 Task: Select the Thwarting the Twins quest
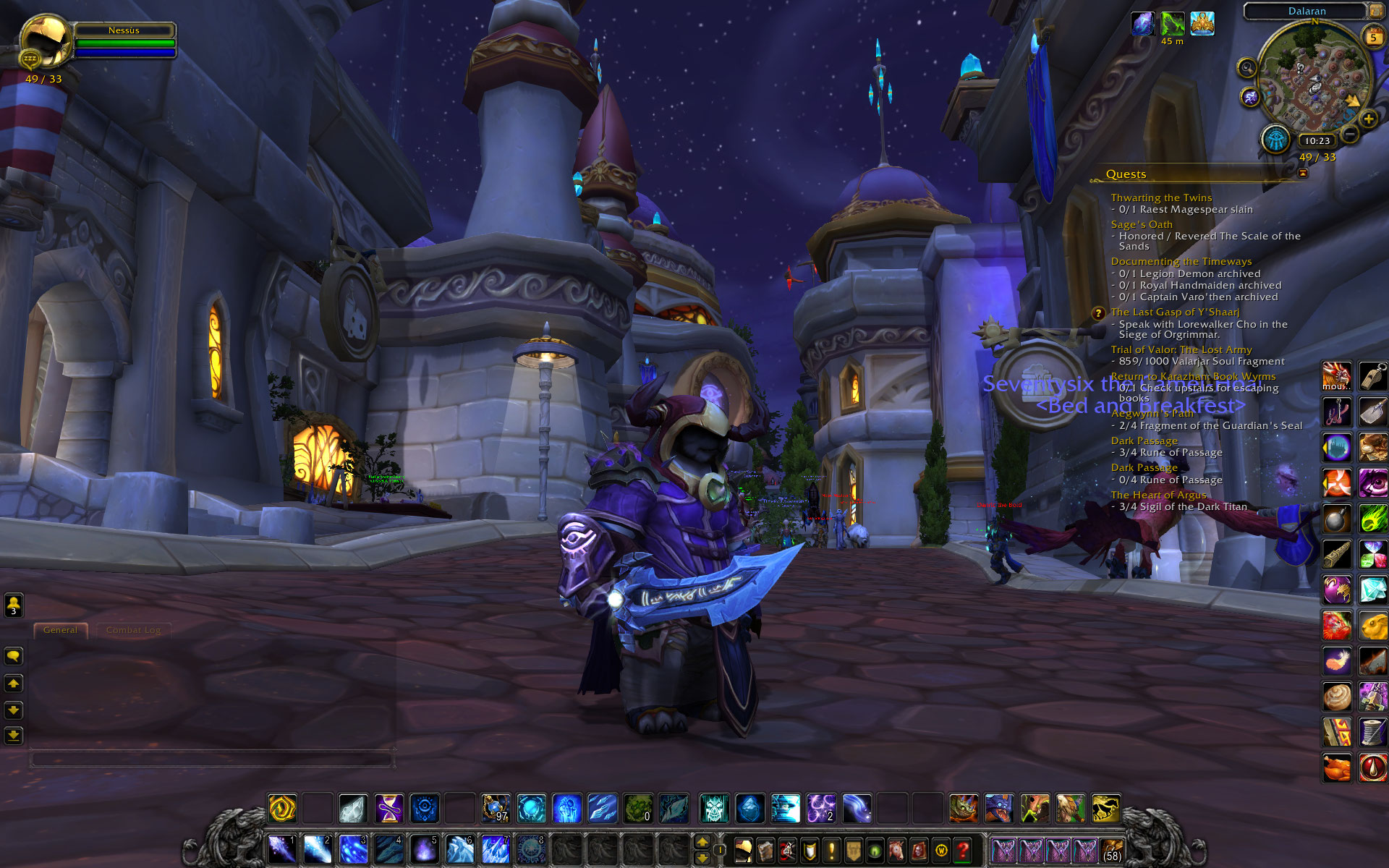click(x=1161, y=197)
